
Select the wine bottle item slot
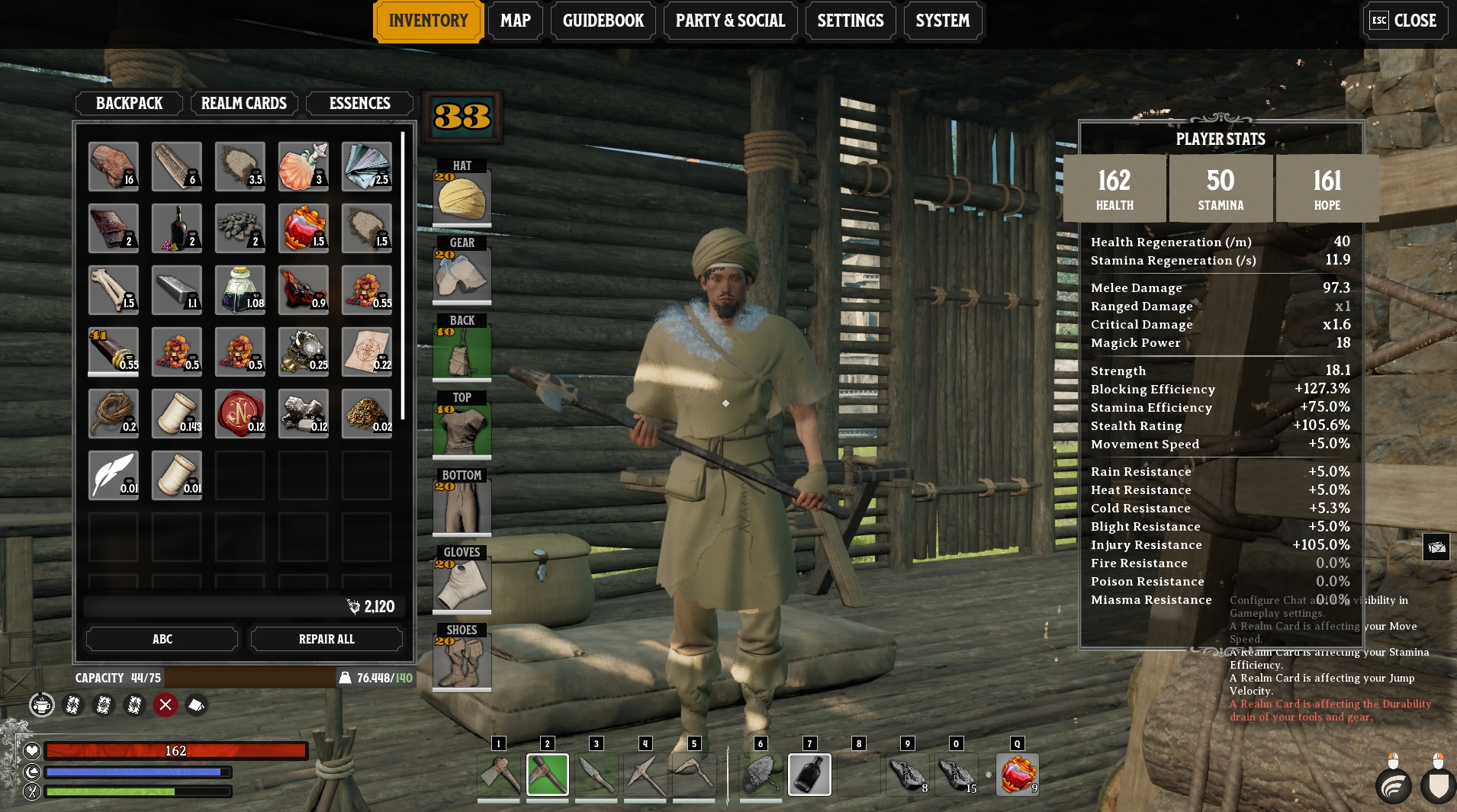pos(176,228)
